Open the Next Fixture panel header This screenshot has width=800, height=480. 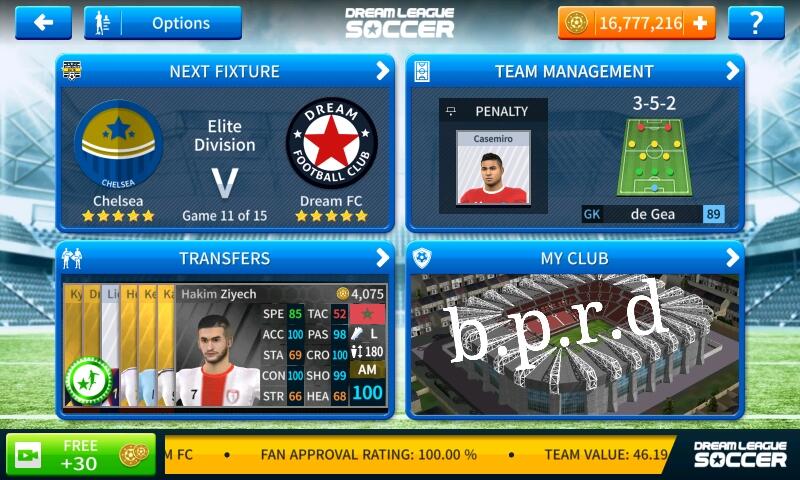[x=225, y=71]
